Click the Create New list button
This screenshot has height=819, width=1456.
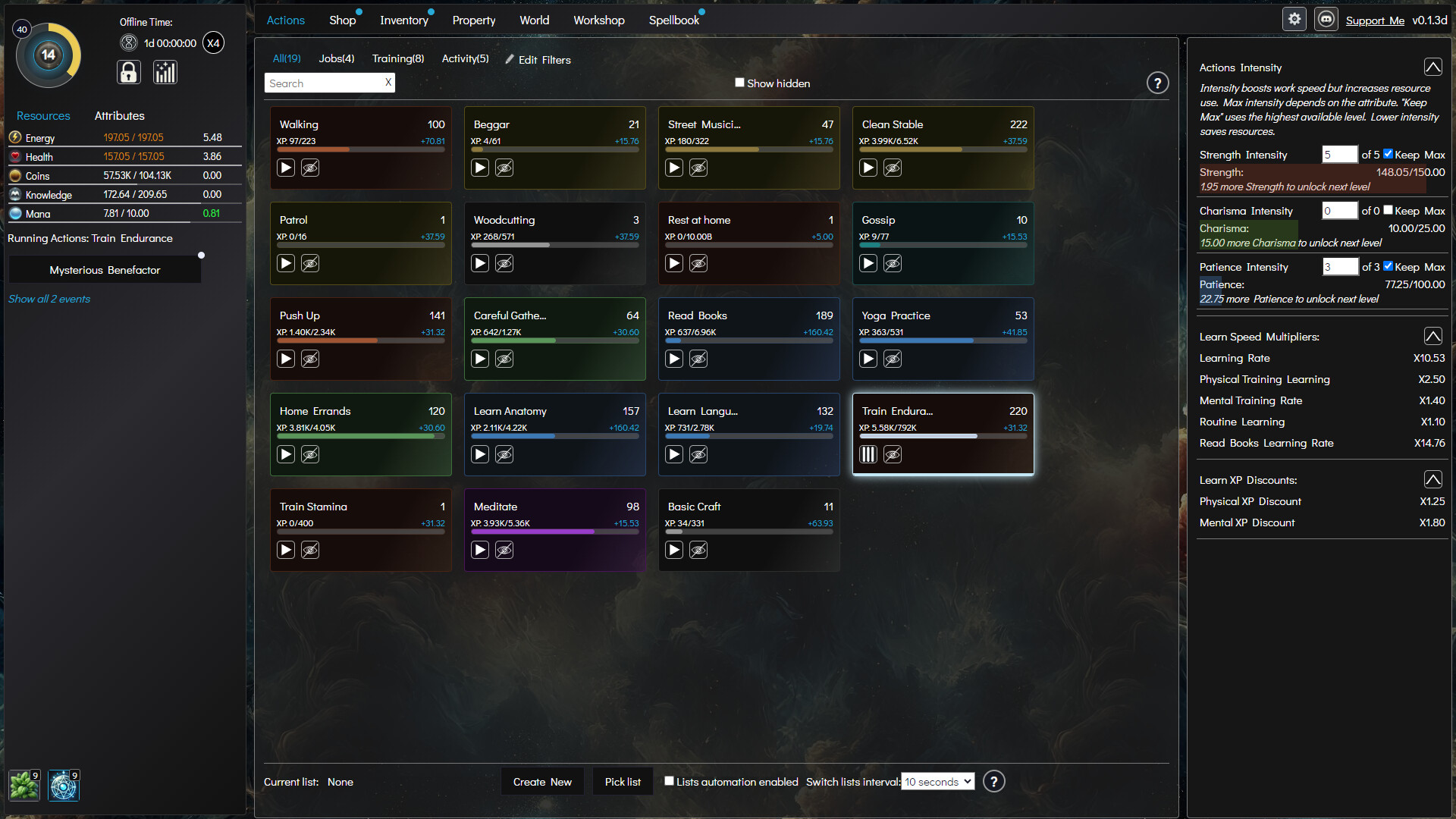click(x=542, y=781)
